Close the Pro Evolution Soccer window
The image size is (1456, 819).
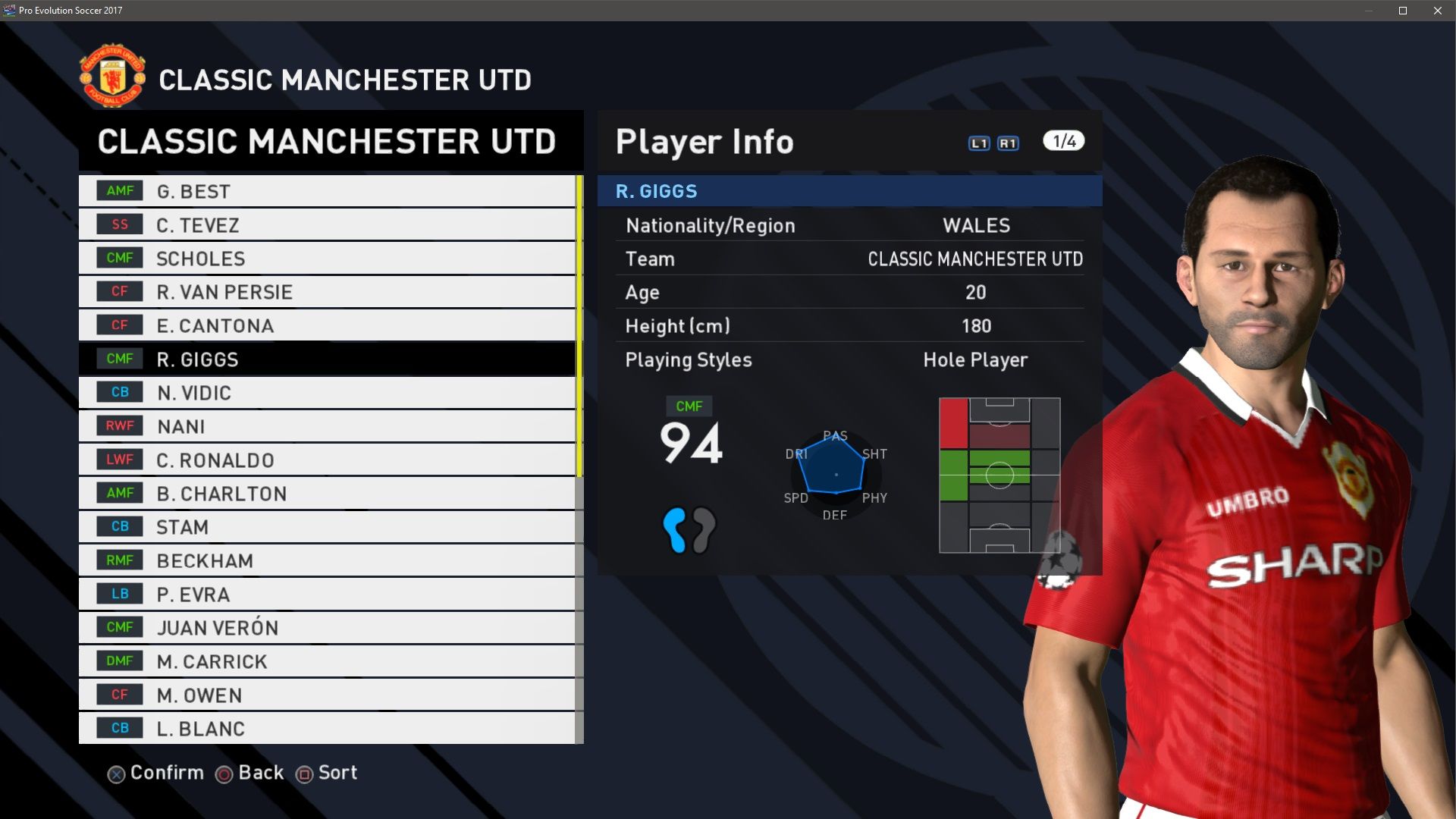[x=1438, y=11]
